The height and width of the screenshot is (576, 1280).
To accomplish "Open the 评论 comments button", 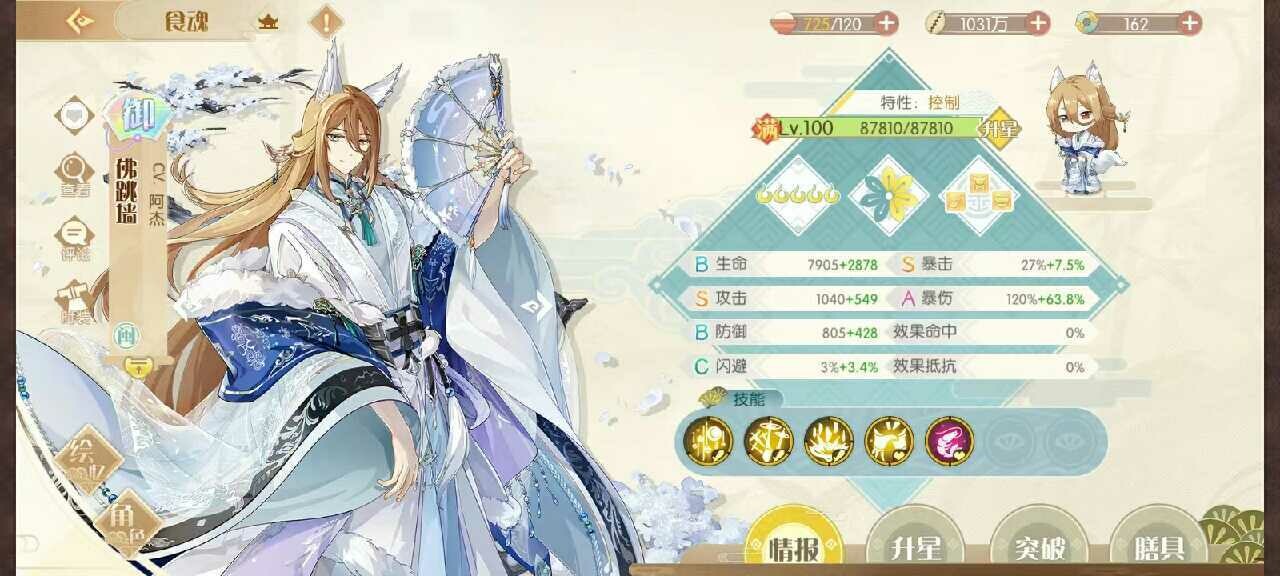I will 75,238.
